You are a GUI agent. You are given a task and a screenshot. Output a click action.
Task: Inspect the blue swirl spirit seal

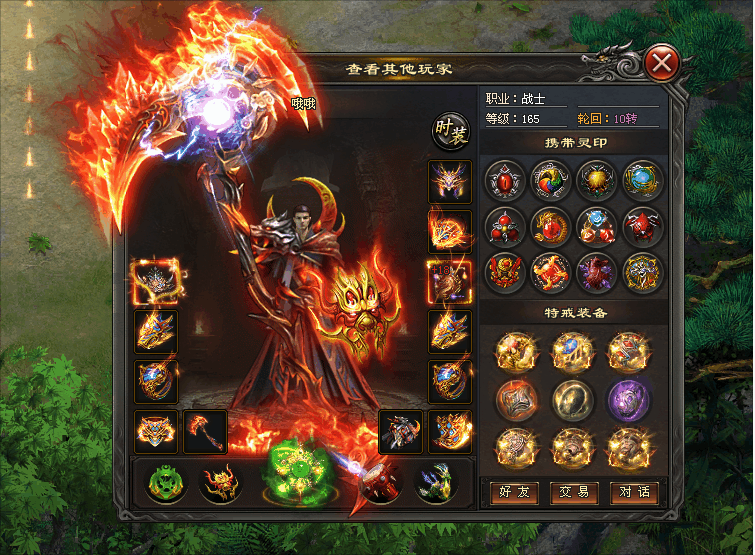tap(642, 181)
